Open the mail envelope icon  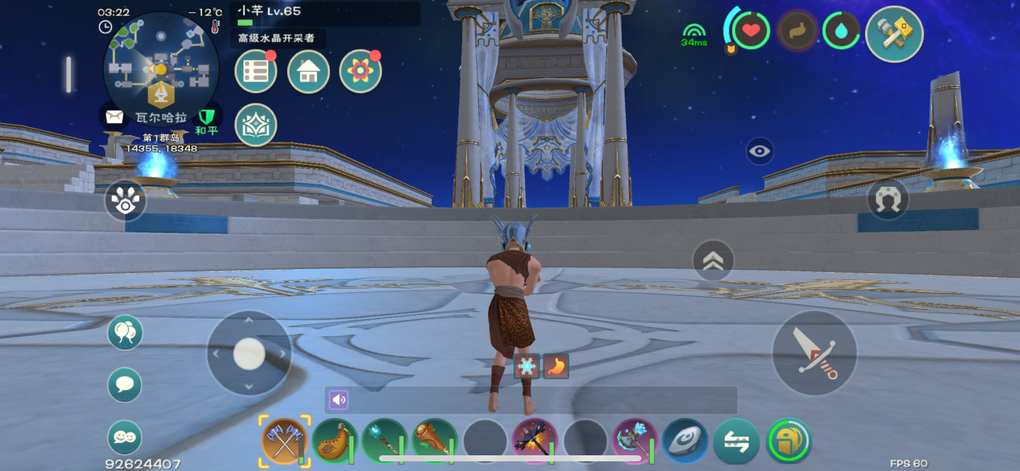click(x=113, y=117)
